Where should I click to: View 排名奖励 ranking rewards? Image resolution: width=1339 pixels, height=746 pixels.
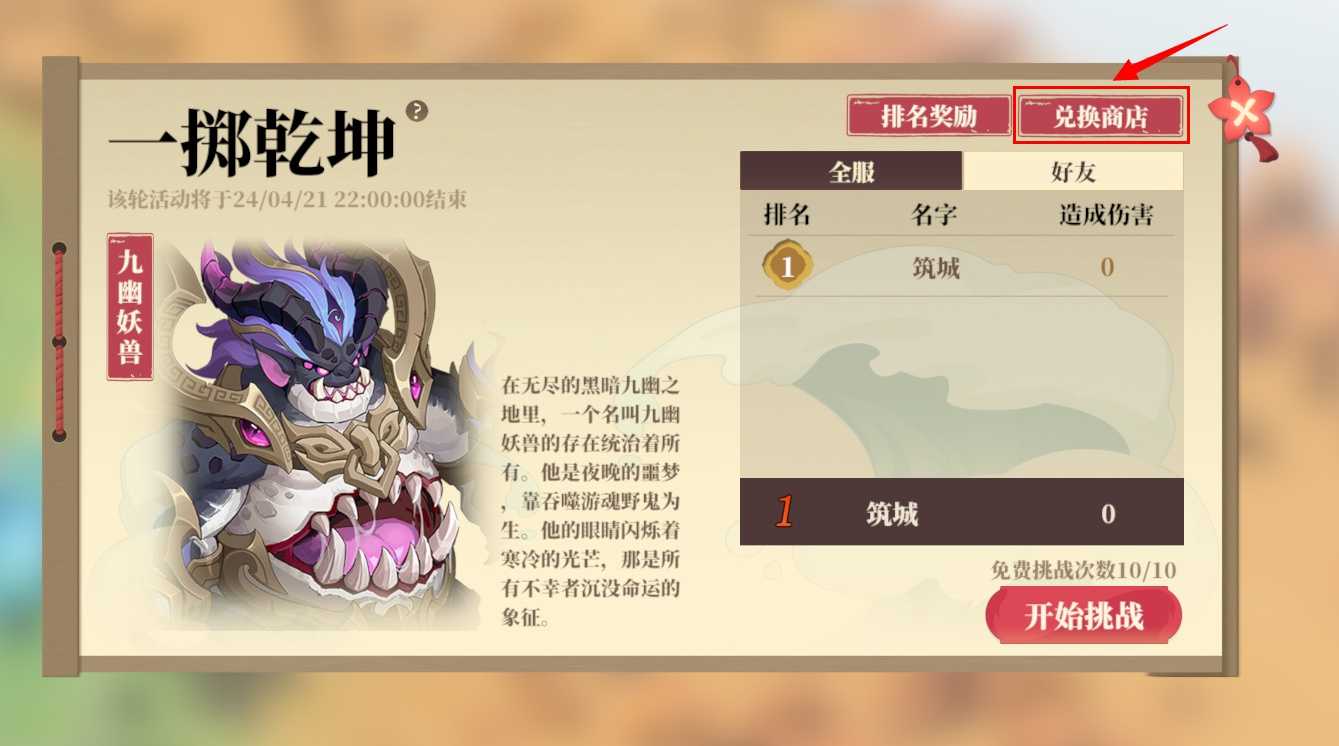[928, 116]
